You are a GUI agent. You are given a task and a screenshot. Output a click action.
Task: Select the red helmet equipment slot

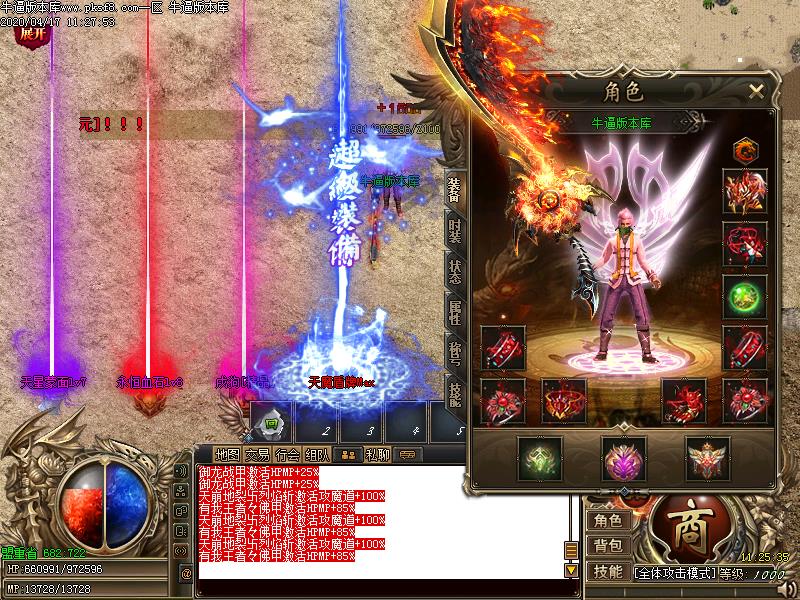pos(745,192)
